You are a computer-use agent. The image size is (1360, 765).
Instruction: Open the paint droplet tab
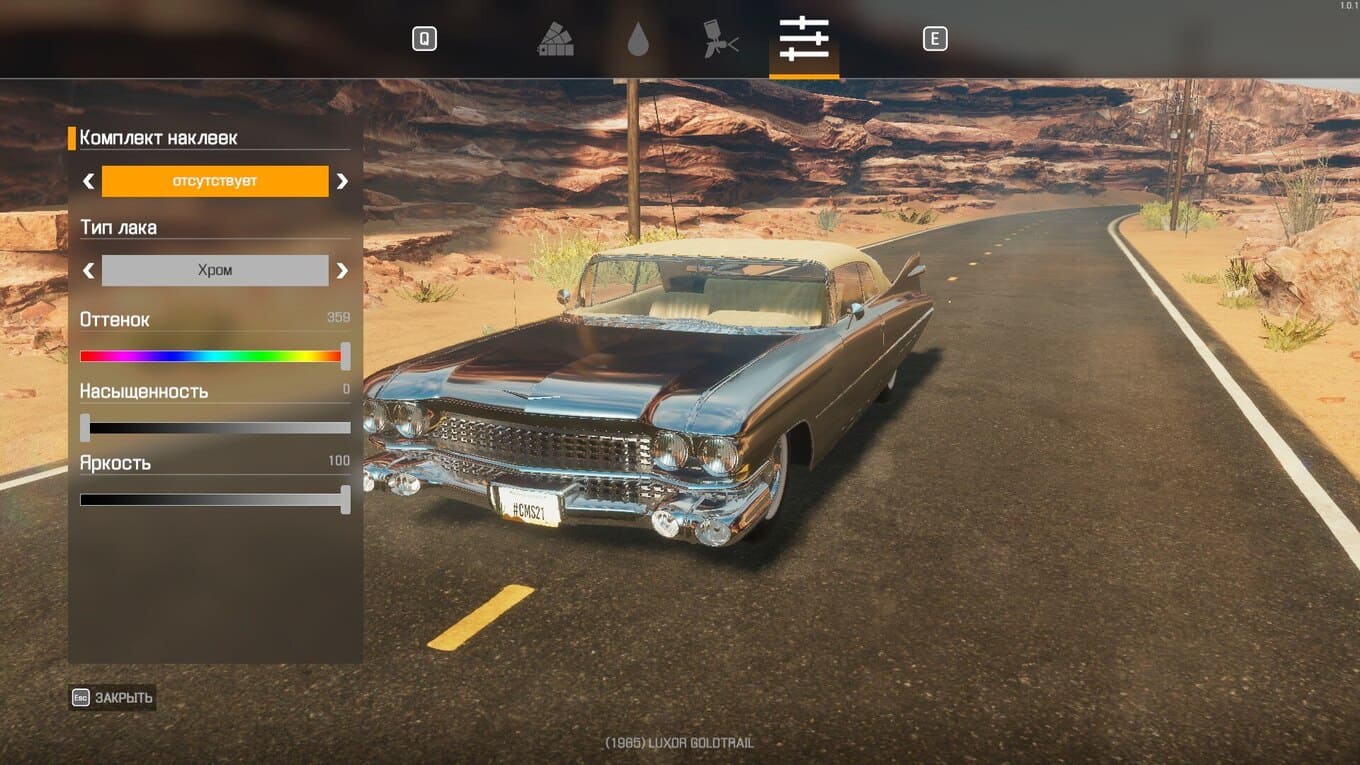pos(638,40)
